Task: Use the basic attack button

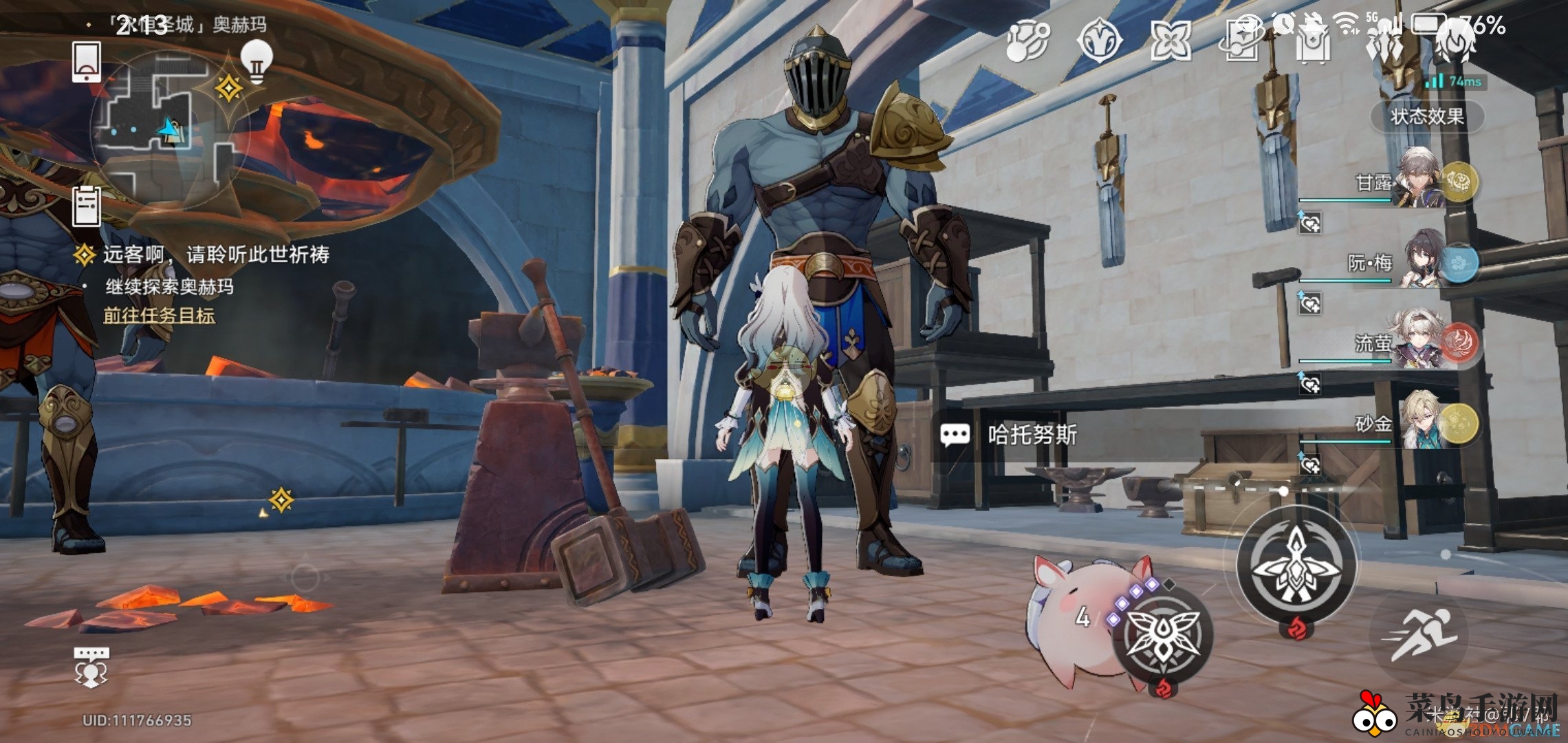Action: point(1296,566)
